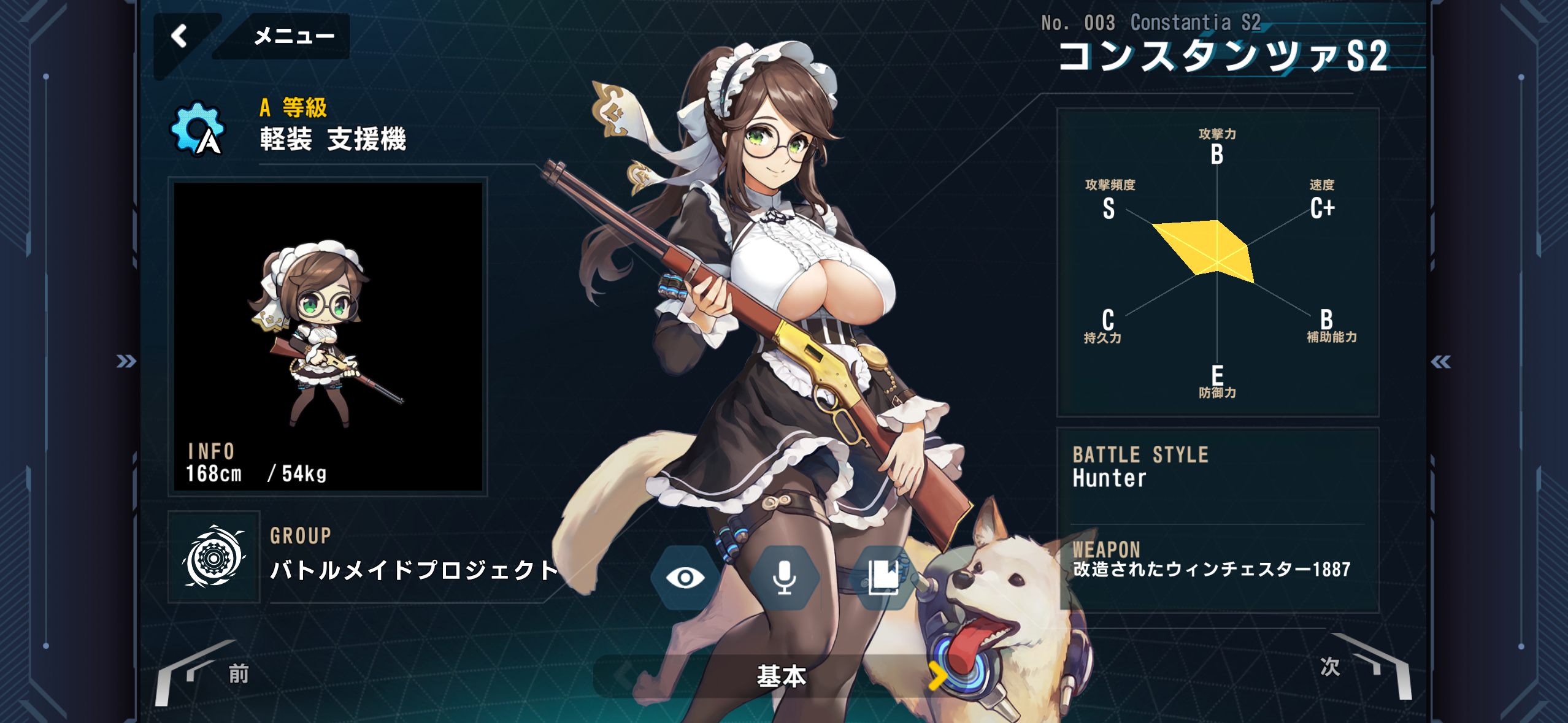Open the book record icon
The image size is (1568, 723).
pos(883,577)
